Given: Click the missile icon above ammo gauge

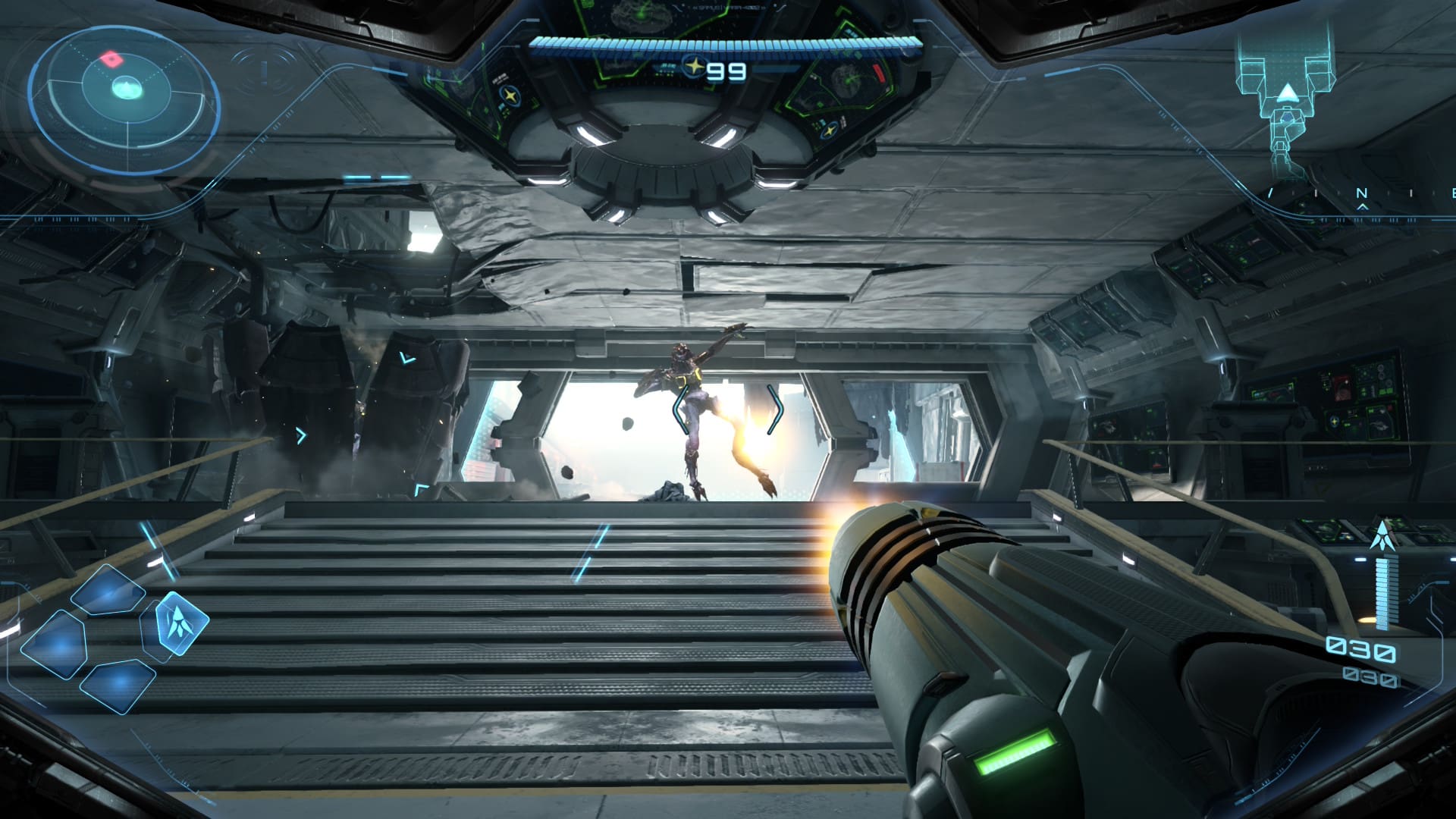Looking at the screenshot, I should pos(1382,535).
